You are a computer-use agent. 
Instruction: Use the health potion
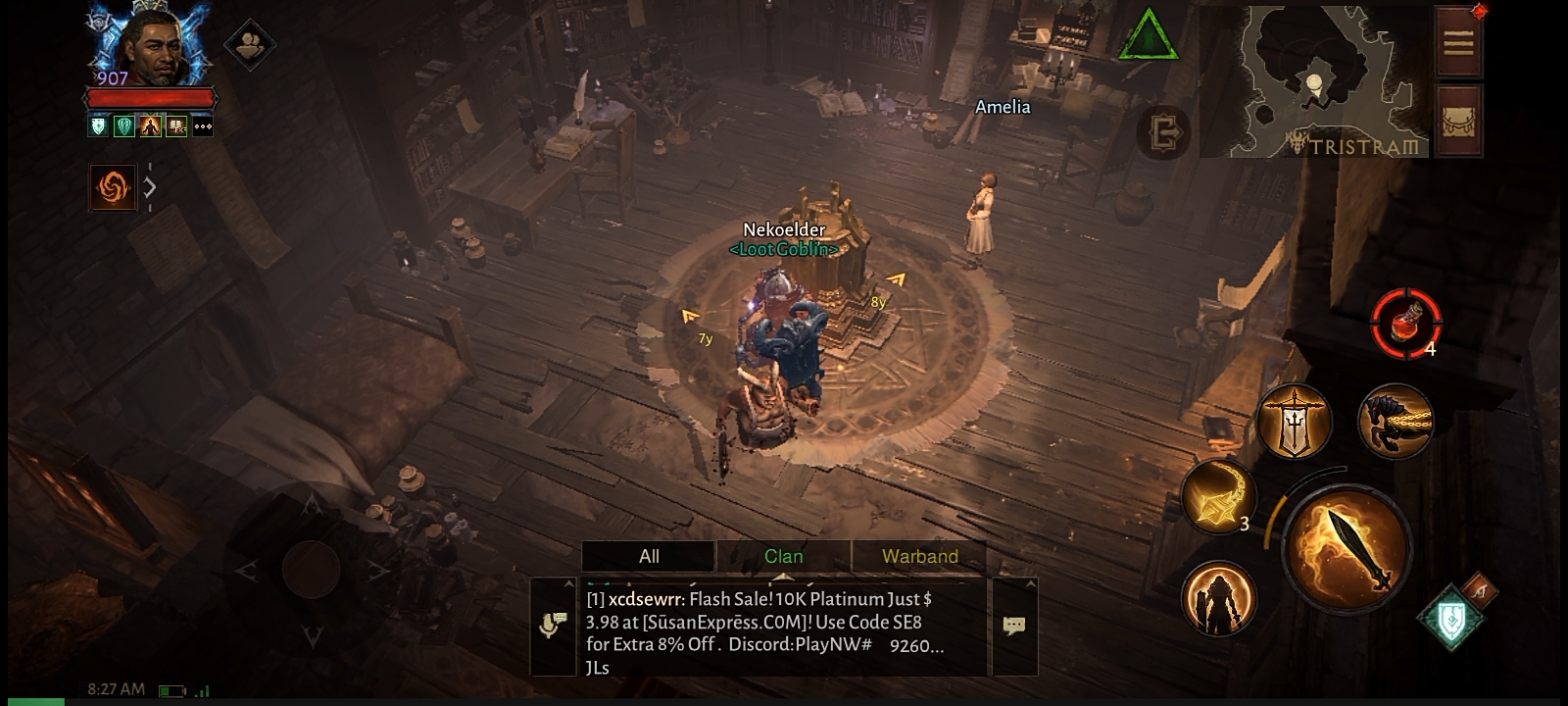(x=1406, y=323)
